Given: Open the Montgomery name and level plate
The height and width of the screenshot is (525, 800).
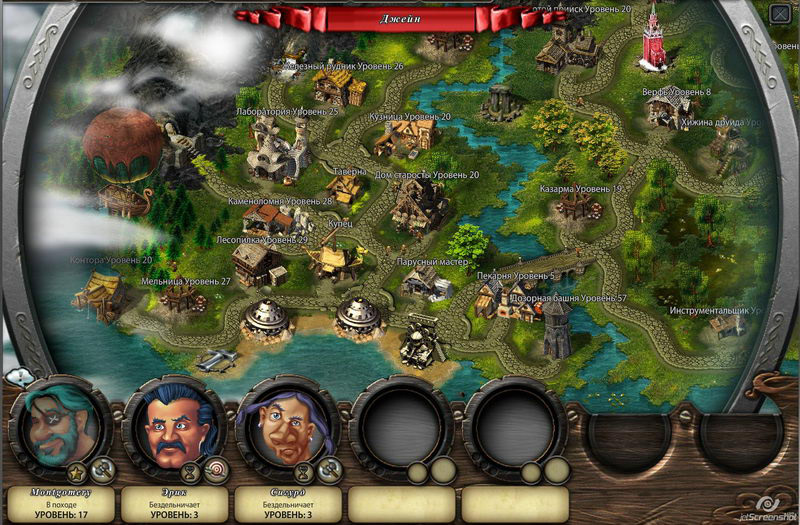Looking at the screenshot, I should click(x=60, y=503).
